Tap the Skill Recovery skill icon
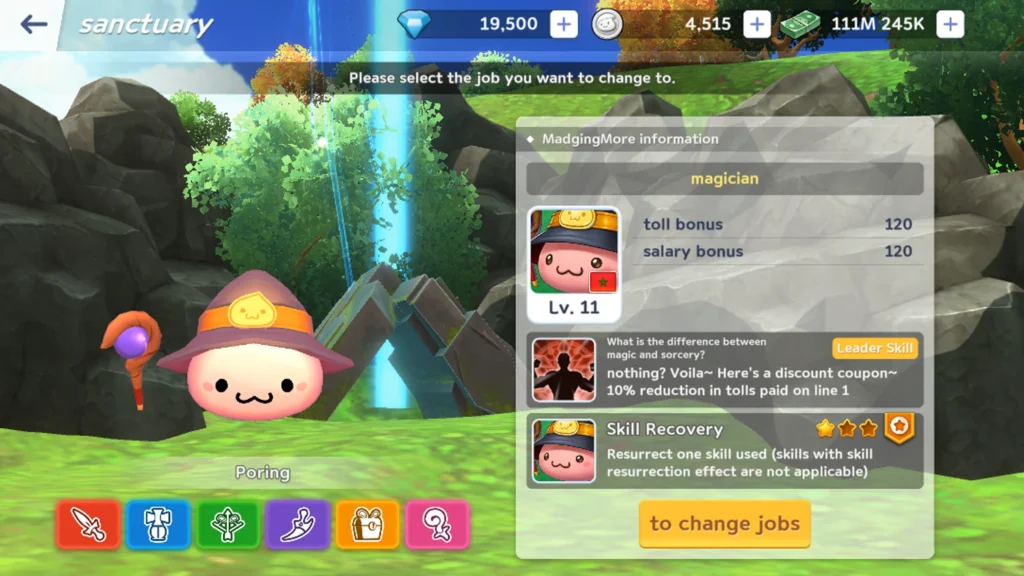 (x=564, y=451)
